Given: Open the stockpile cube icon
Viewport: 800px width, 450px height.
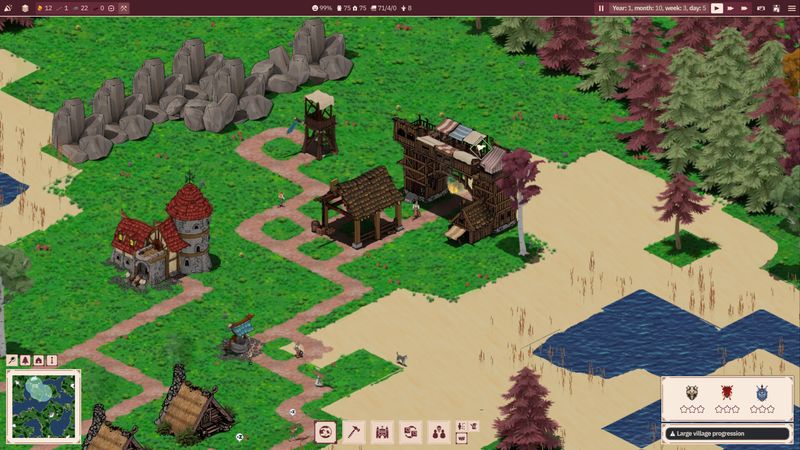Looking at the screenshot, I should (x=26, y=8).
